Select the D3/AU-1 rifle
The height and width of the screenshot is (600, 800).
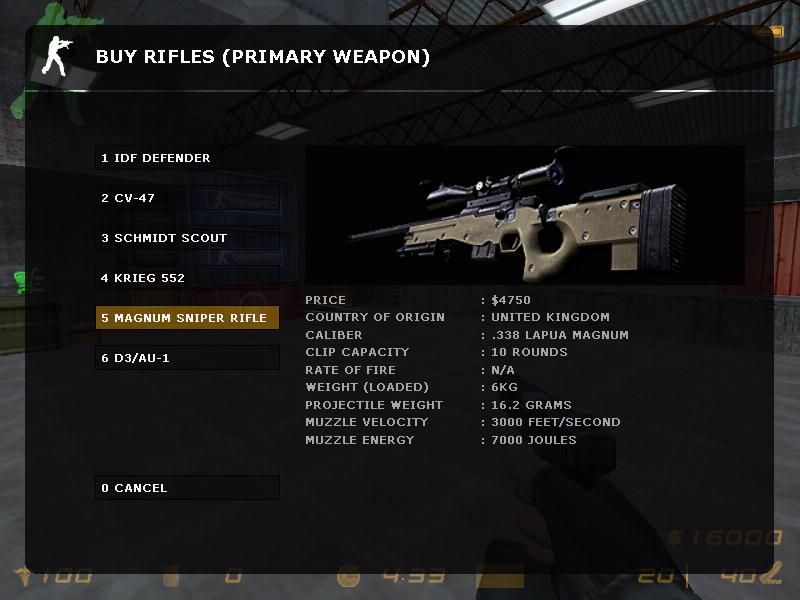coord(187,358)
